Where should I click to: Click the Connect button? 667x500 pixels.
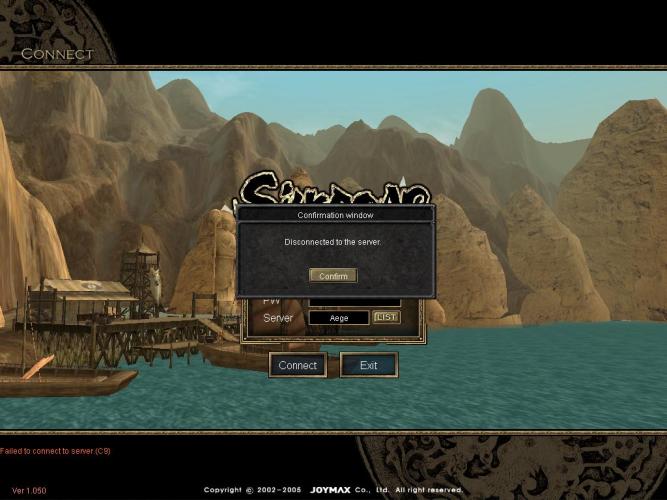(x=297, y=365)
